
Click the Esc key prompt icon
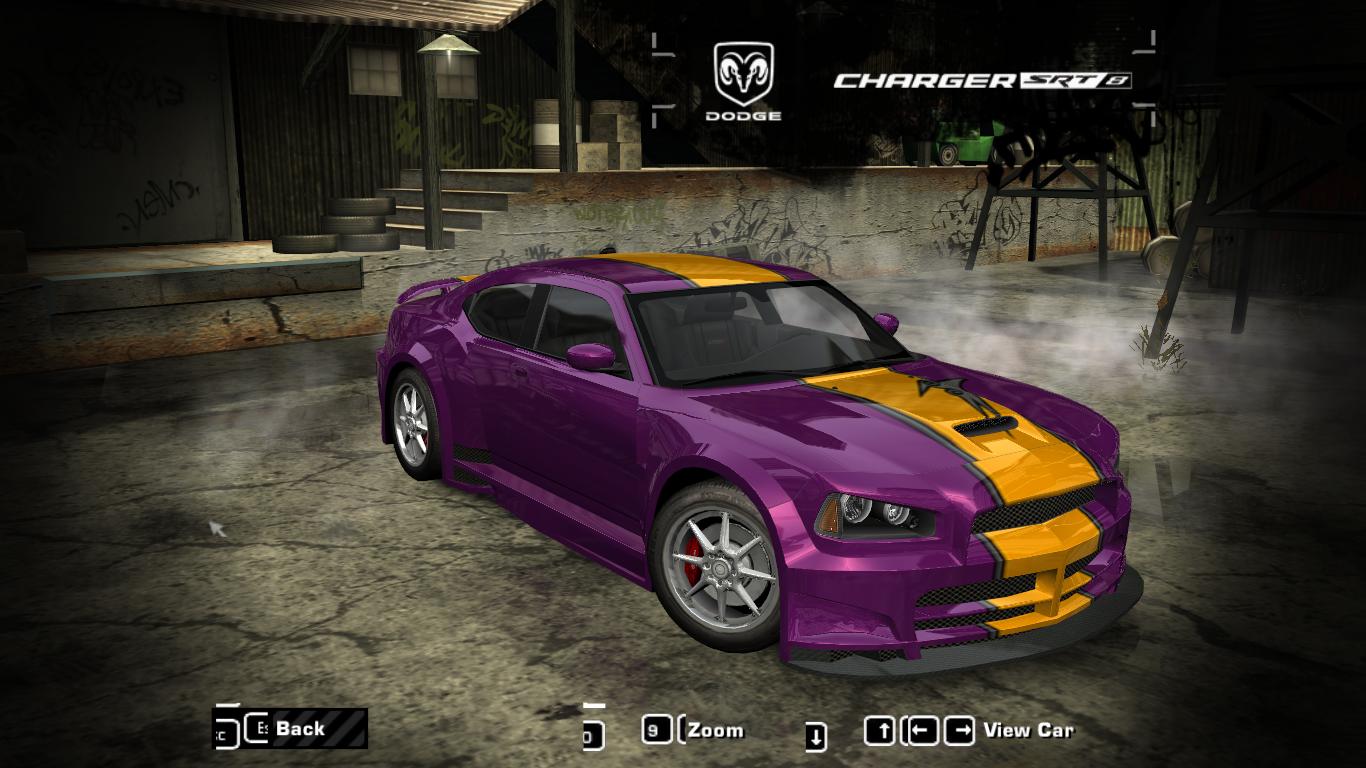coord(256,728)
